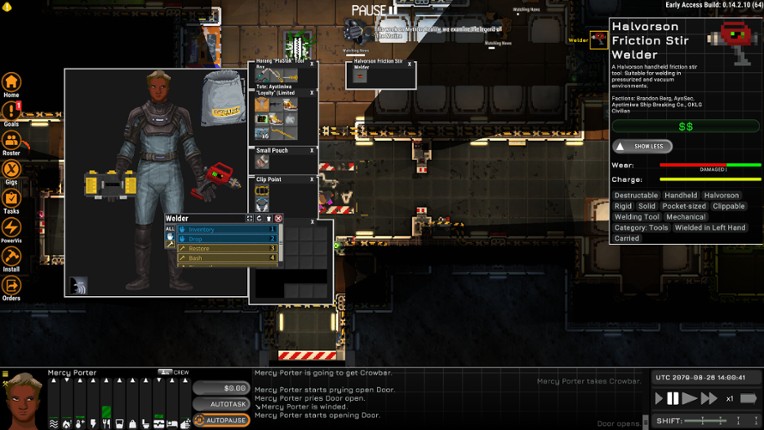Open the Install menu

pos(11,258)
